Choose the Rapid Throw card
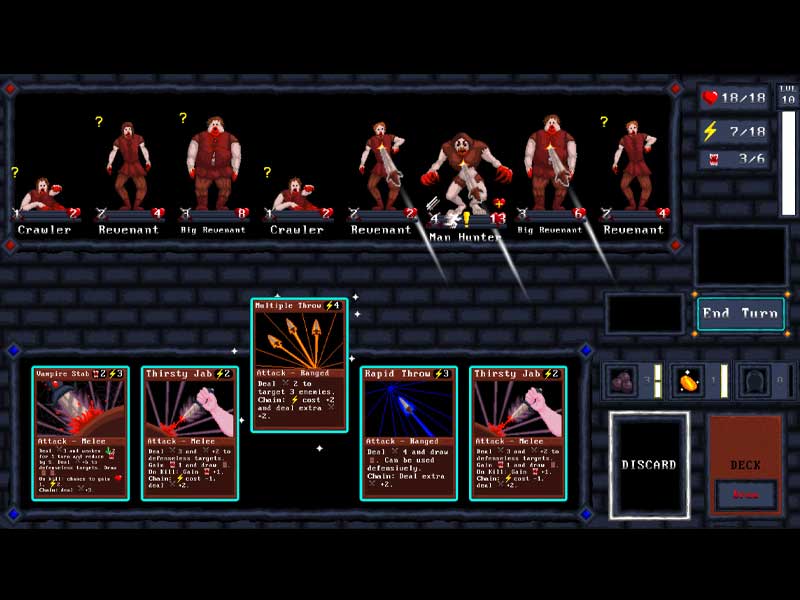 [408, 432]
